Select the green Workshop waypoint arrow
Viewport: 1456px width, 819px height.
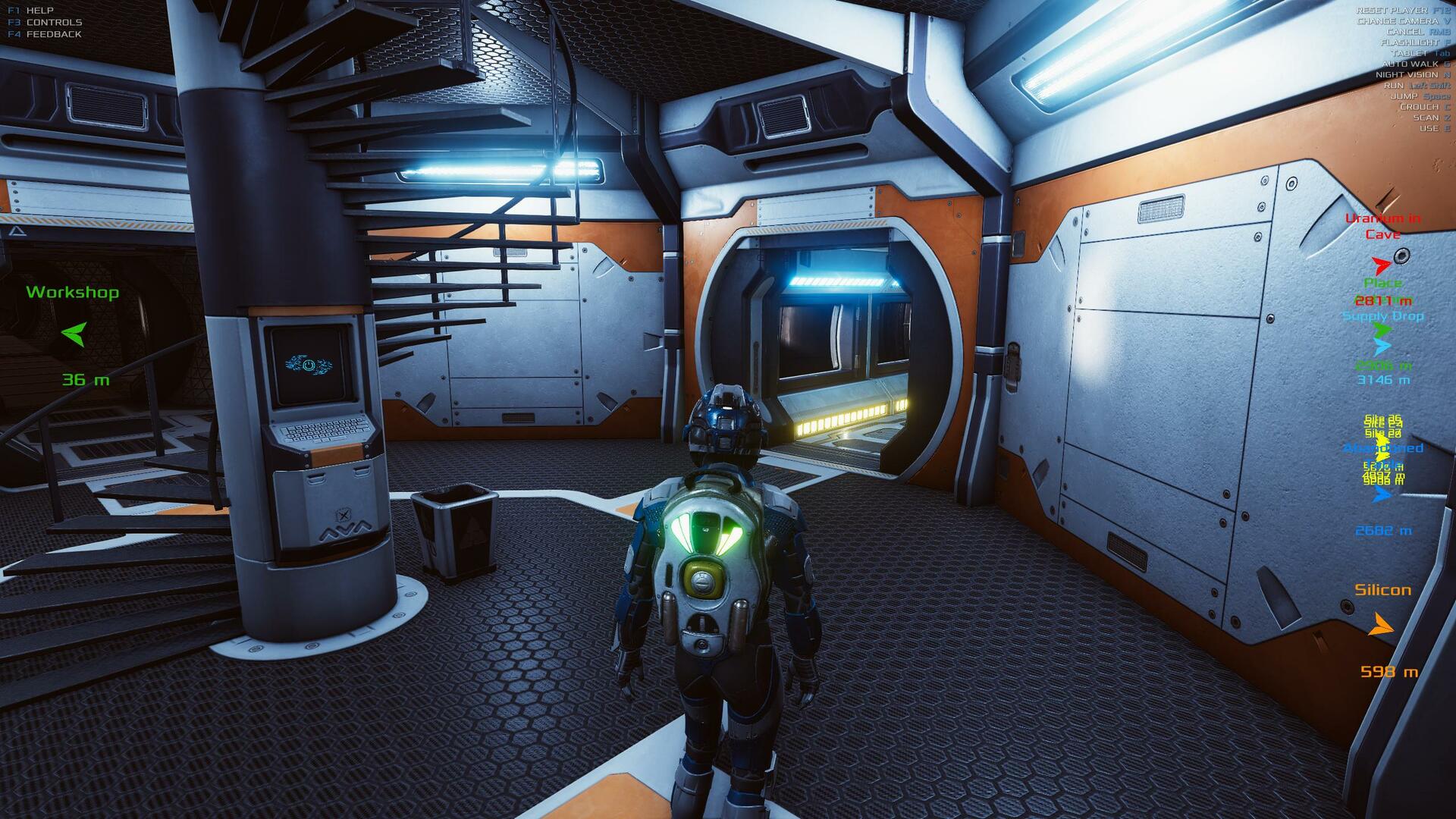coord(74,334)
